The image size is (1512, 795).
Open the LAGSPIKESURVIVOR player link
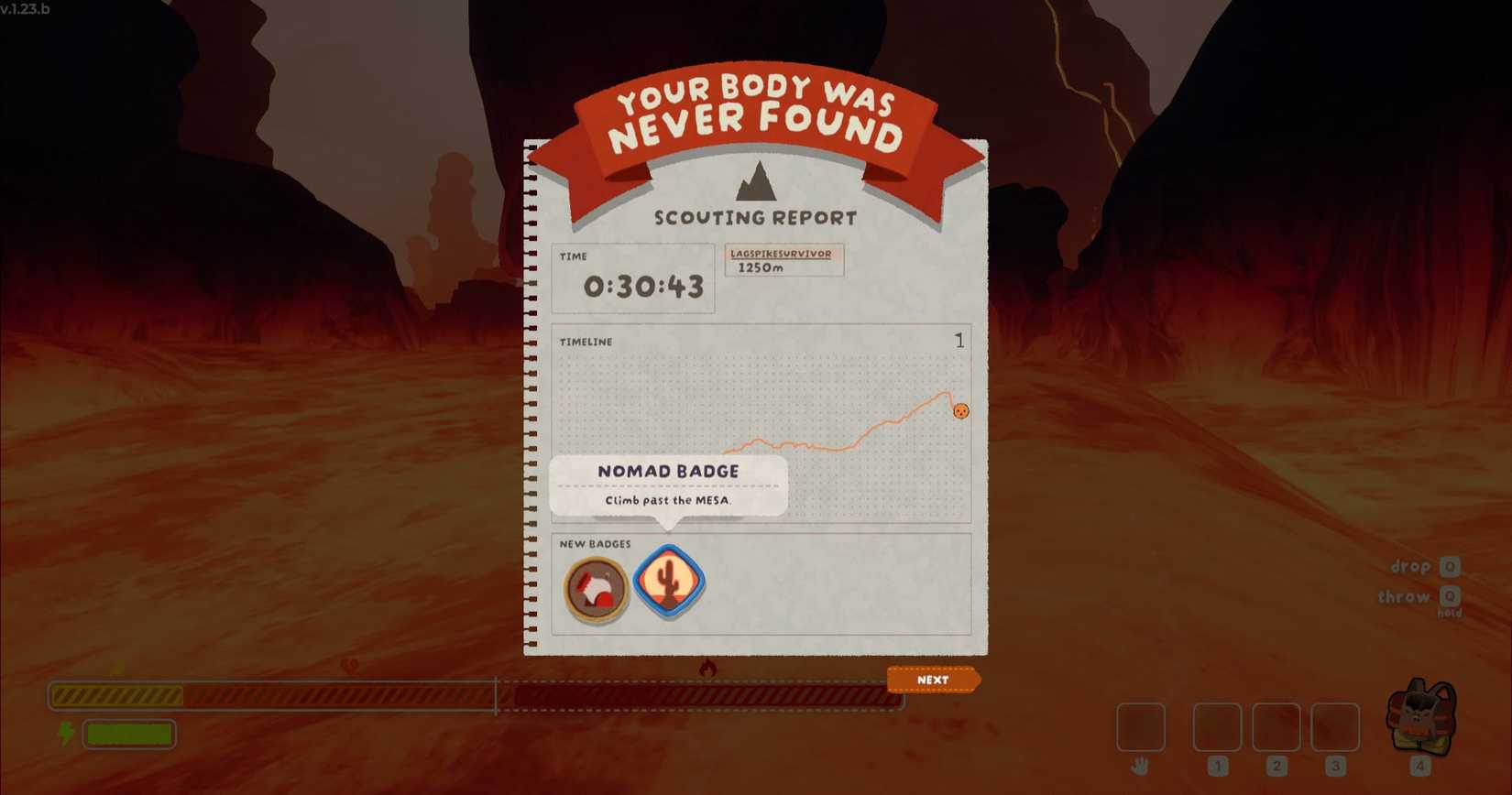[783, 253]
